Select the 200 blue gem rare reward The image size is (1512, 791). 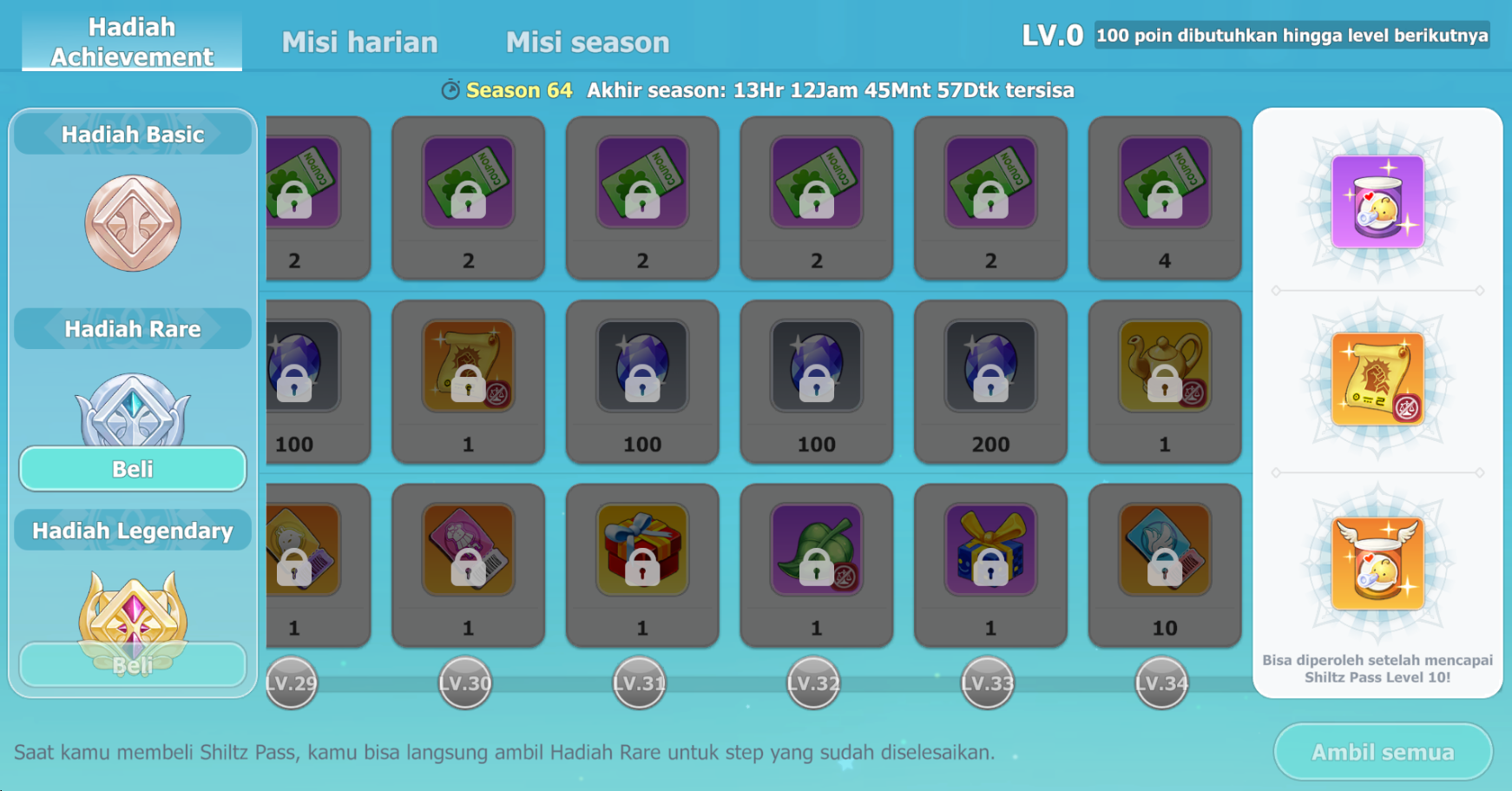(x=990, y=366)
